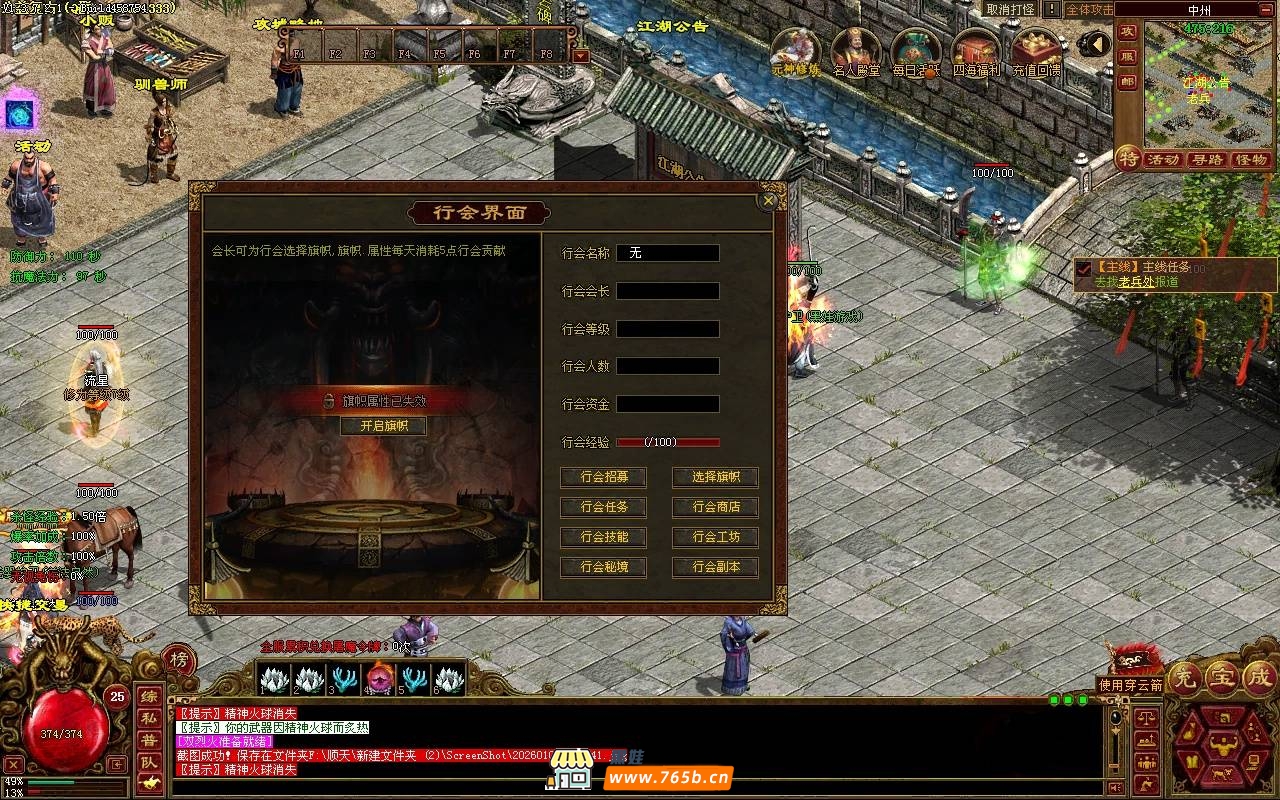Open the 四海福利 welfare chest icon
Viewport: 1280px width, 800px height.
coord(977,50)
